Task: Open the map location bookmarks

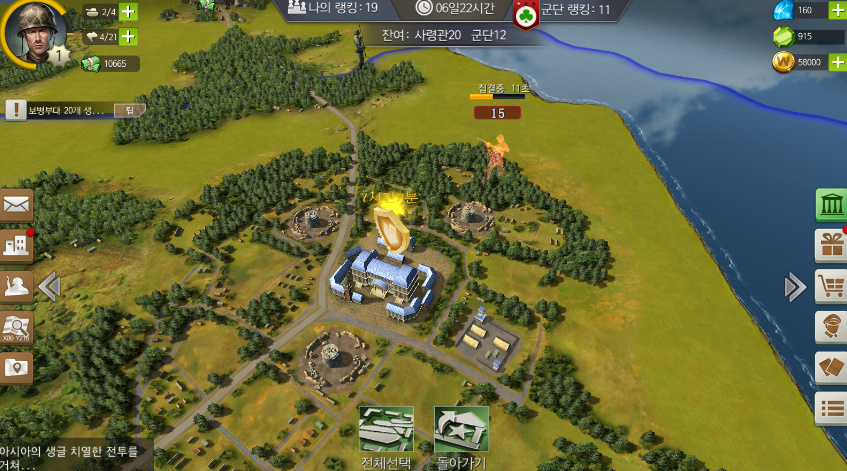Action: 17,368
